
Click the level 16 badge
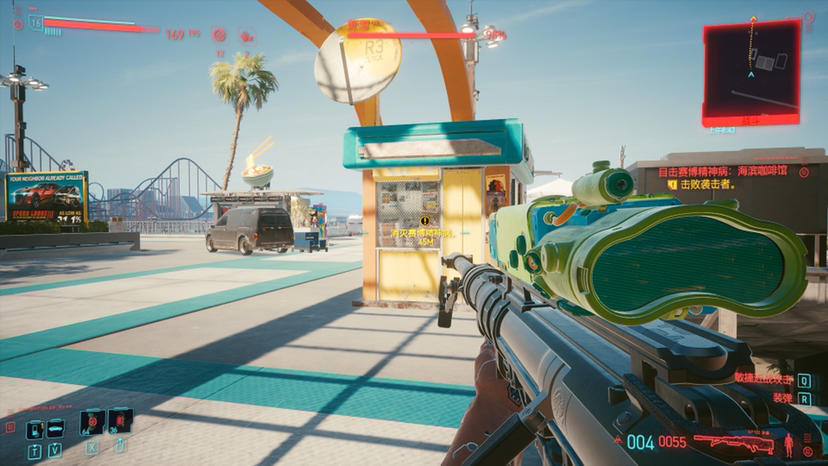[36, 22]
